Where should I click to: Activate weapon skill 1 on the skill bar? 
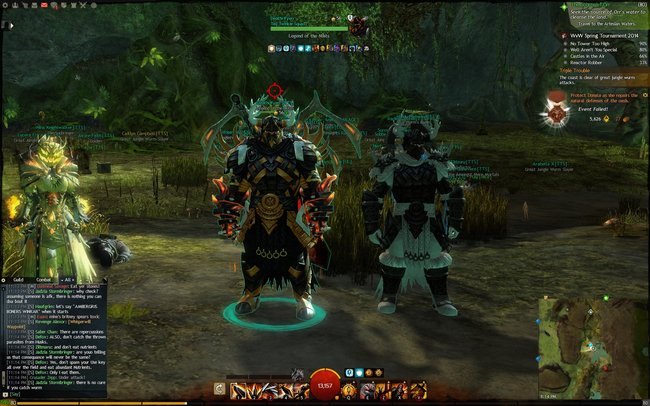(236, 388)
